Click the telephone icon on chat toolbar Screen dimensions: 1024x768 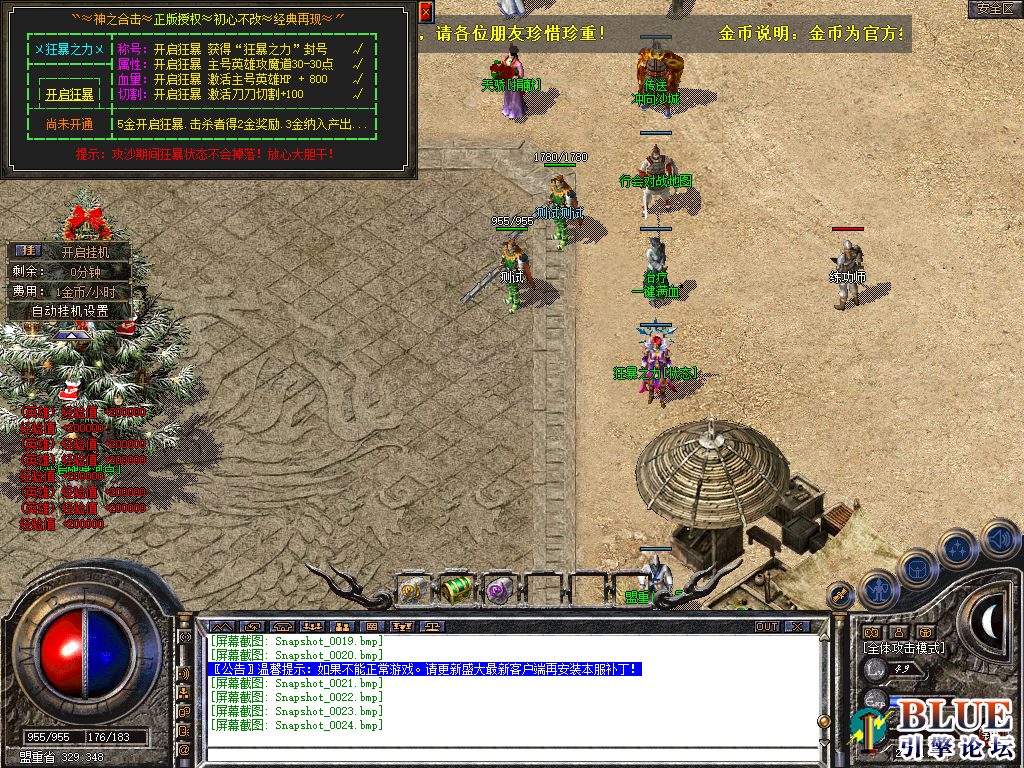[282, 627]
